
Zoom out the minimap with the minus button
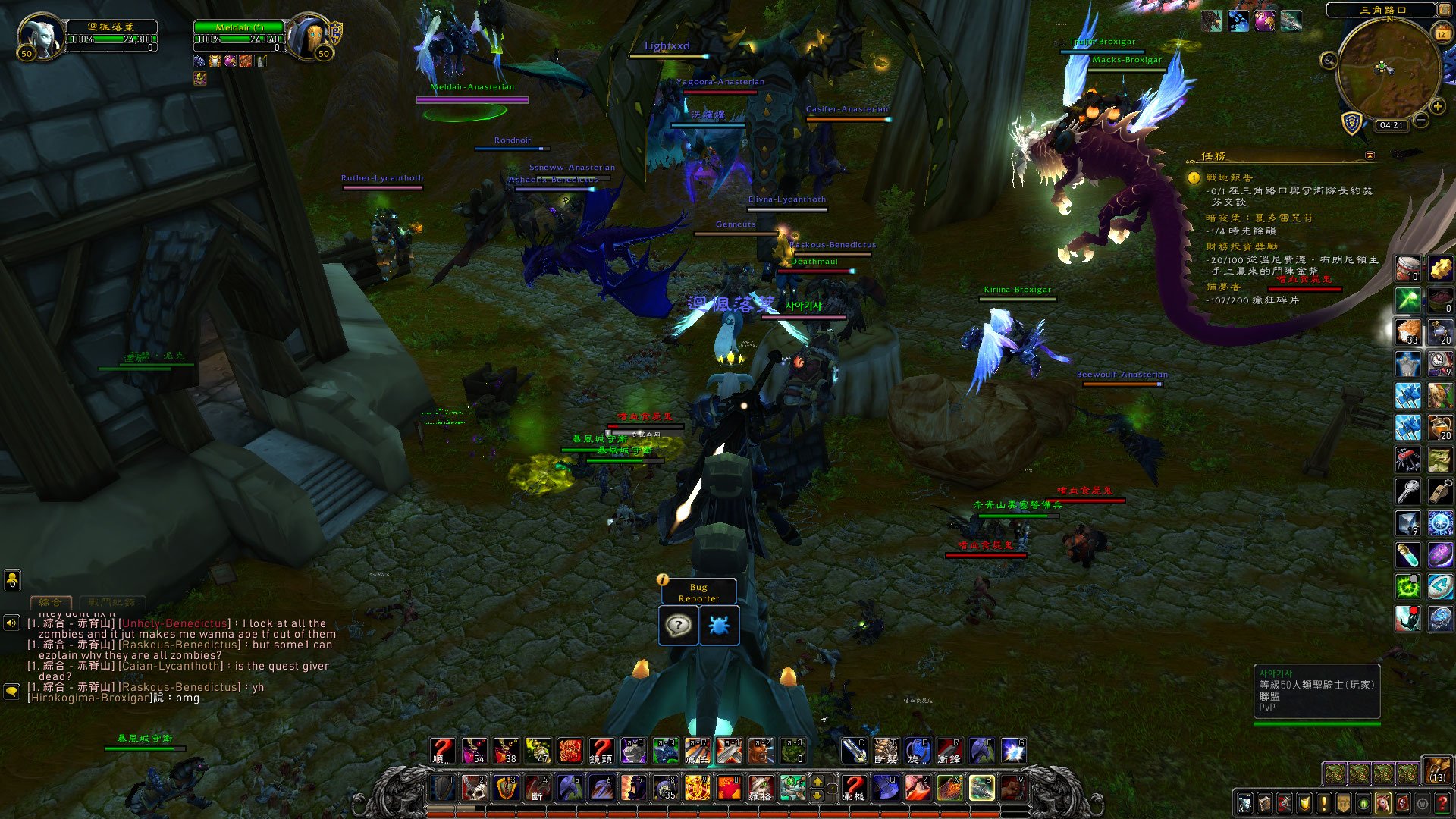[1421, 120]
